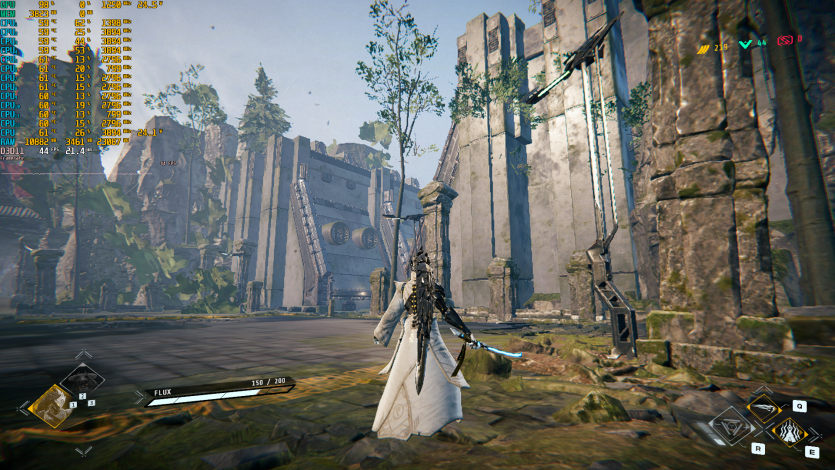Screen dimensions: 835x470
Task: Select the gold highlighted character portrait
Action: 48,406
